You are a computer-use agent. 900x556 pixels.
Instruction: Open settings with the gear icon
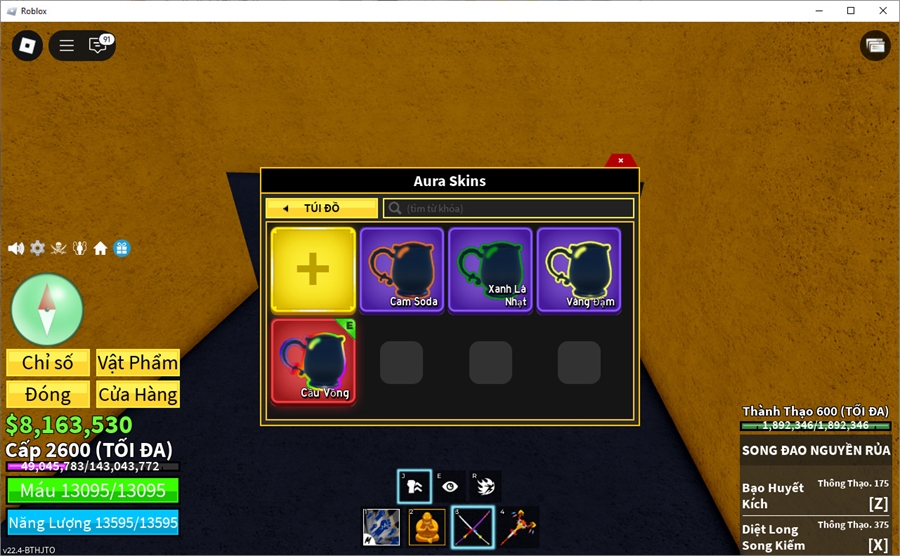pyautogui.click(x=37, y=248)
